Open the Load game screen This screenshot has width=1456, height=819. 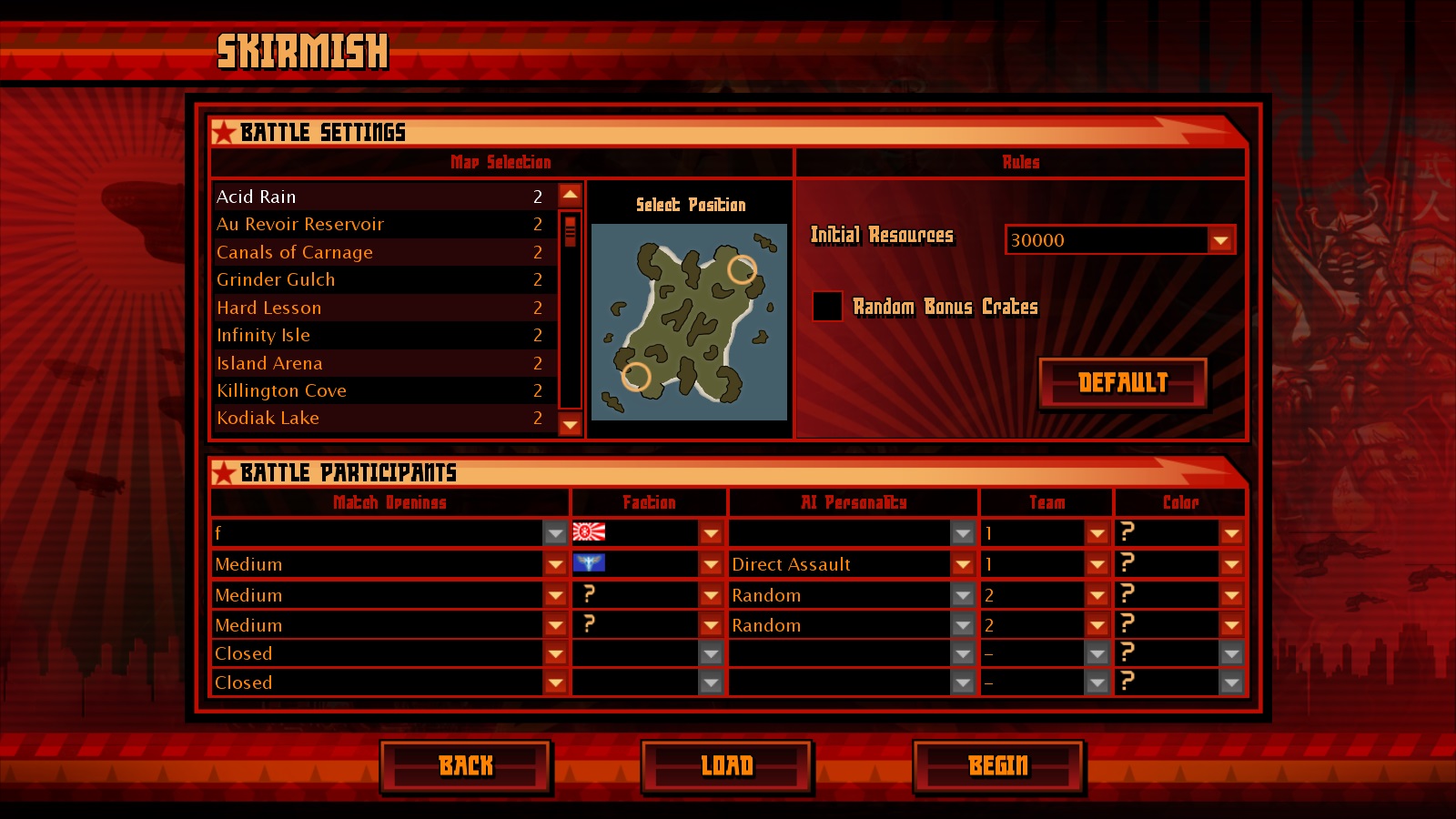(x=727, y=766)
